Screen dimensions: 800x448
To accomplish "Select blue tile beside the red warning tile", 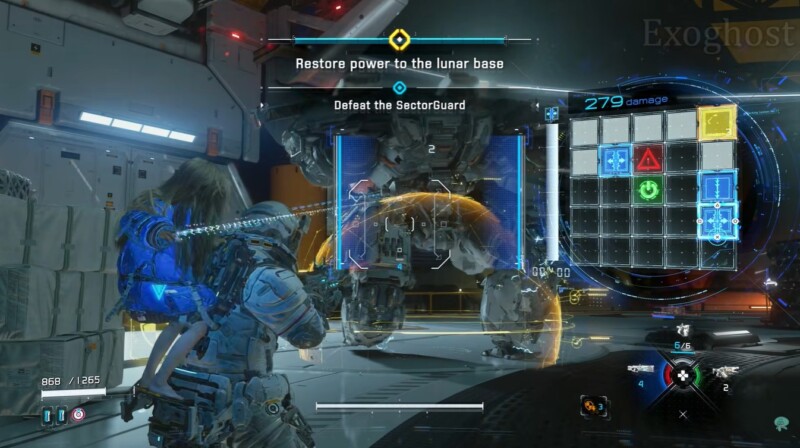I will [x=616, y=158].
